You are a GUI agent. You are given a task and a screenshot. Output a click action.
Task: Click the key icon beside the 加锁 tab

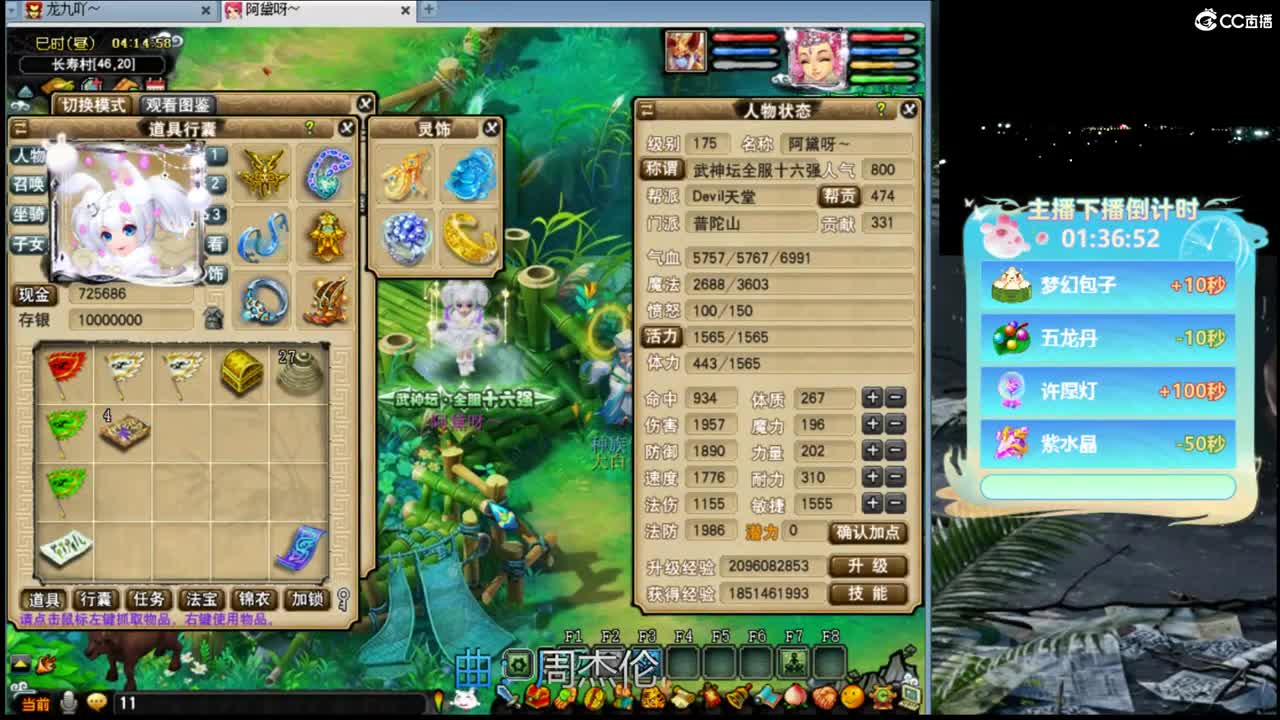pyautogui.click(x=343, y=601)
